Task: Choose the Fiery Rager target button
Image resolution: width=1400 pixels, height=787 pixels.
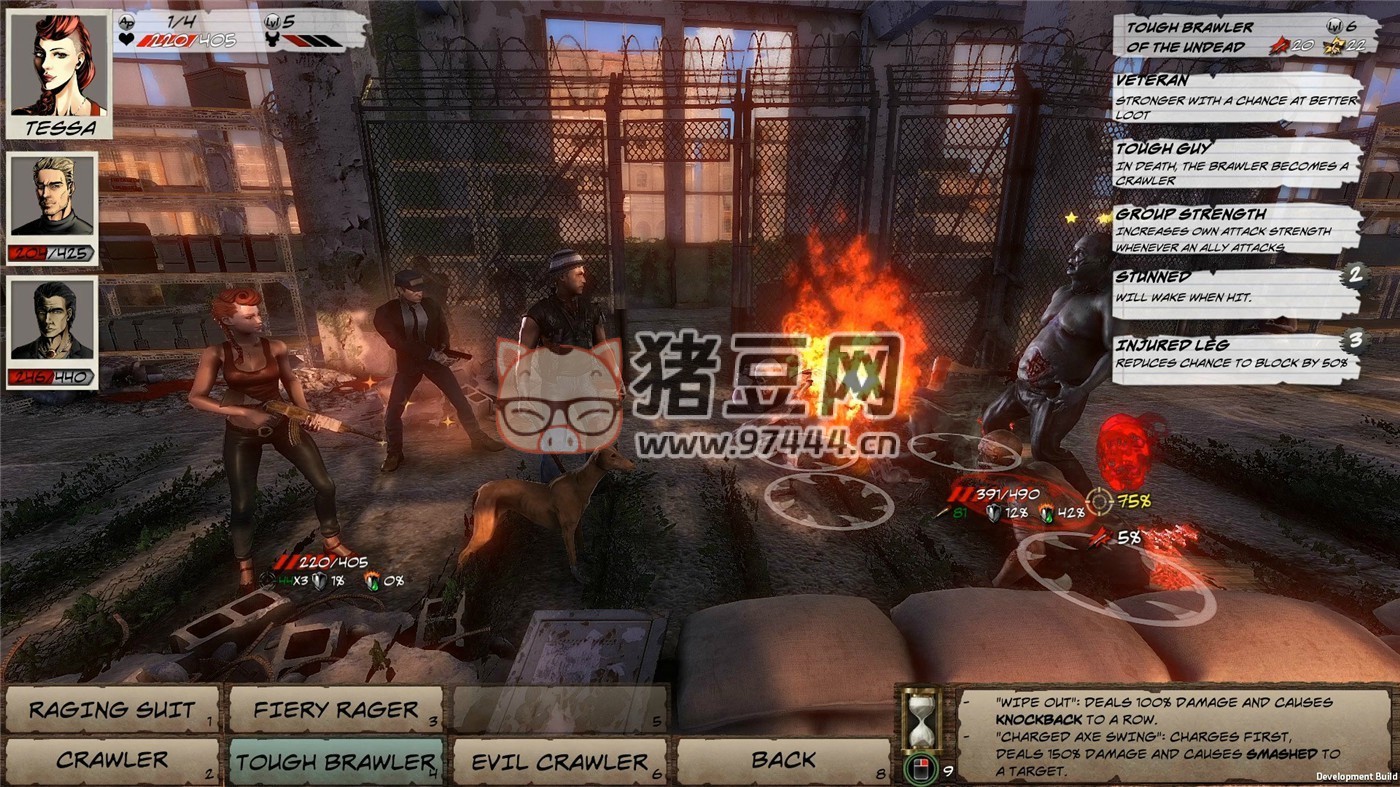Action: [x=335, y=710]
